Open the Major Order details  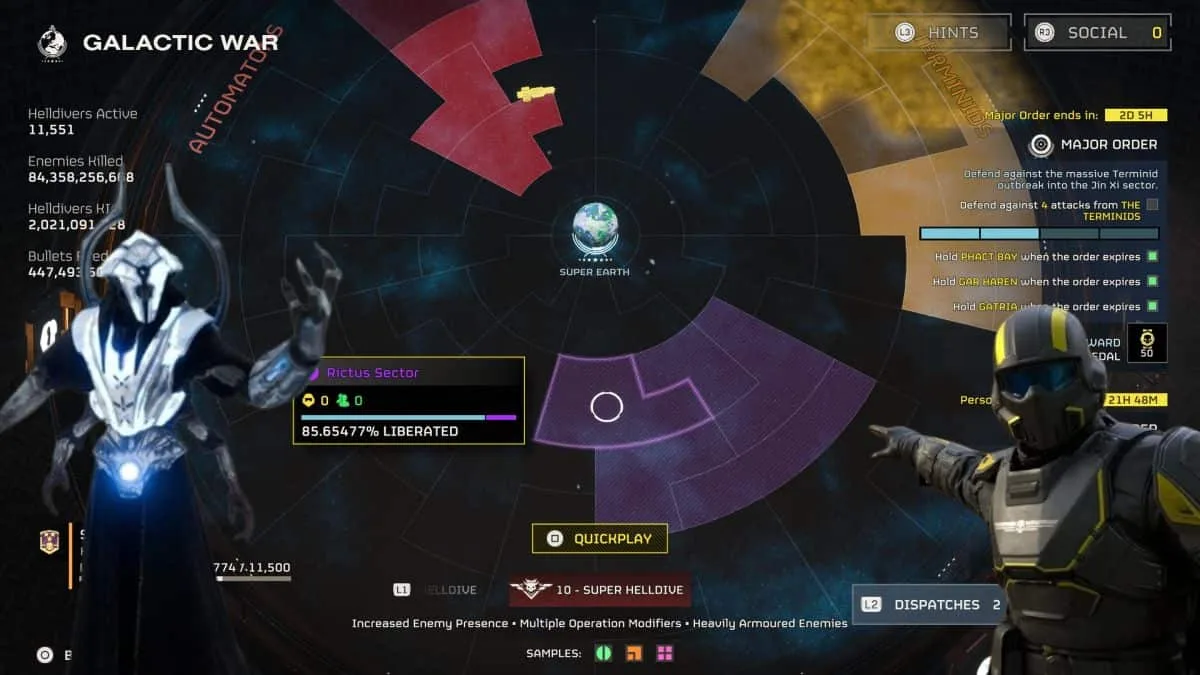1097,144
